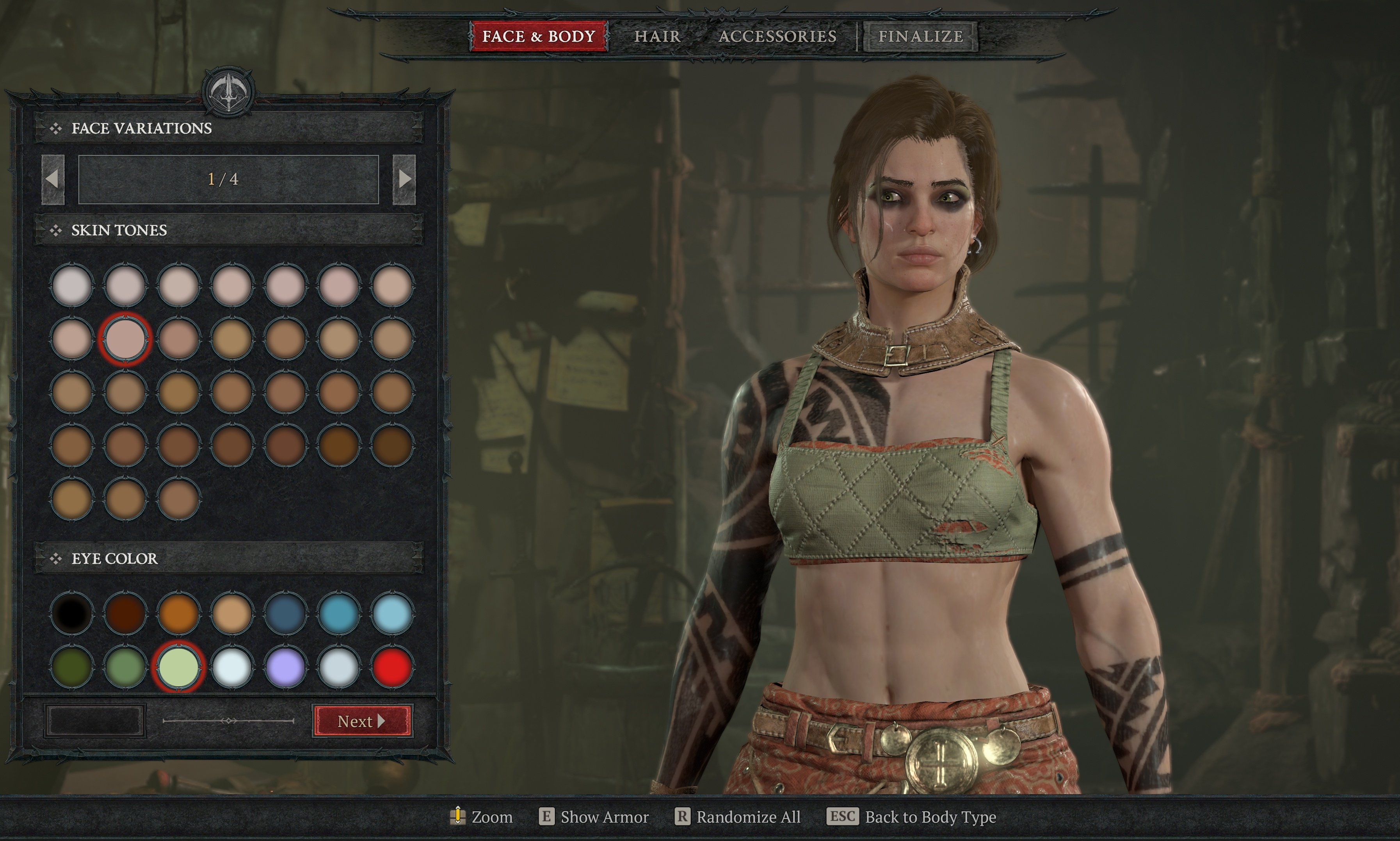Pick the dark brown eye color
The height and width of the screenshot is (841, 1400).
pos(125,613)
